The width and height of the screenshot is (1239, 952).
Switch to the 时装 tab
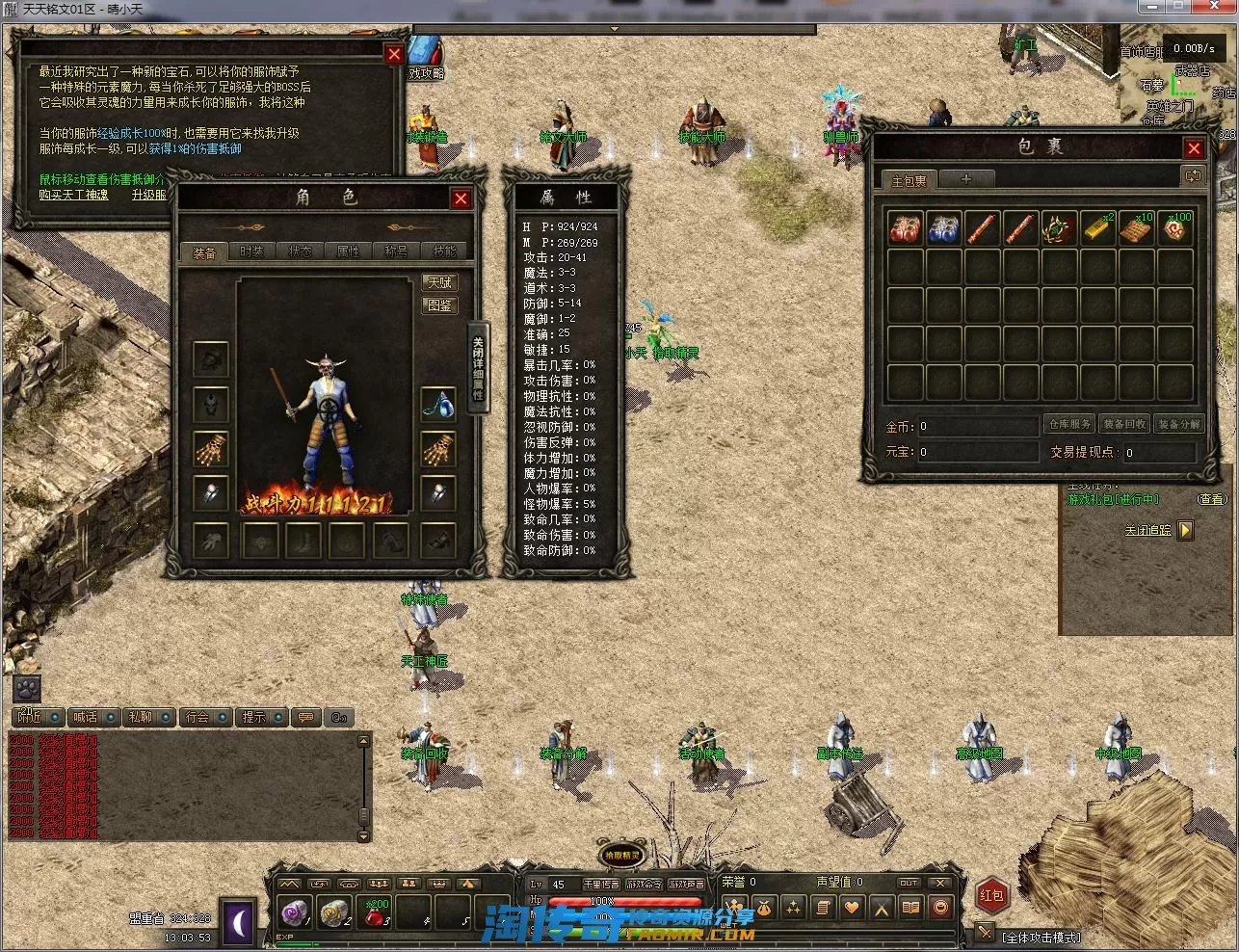[251, 251]
